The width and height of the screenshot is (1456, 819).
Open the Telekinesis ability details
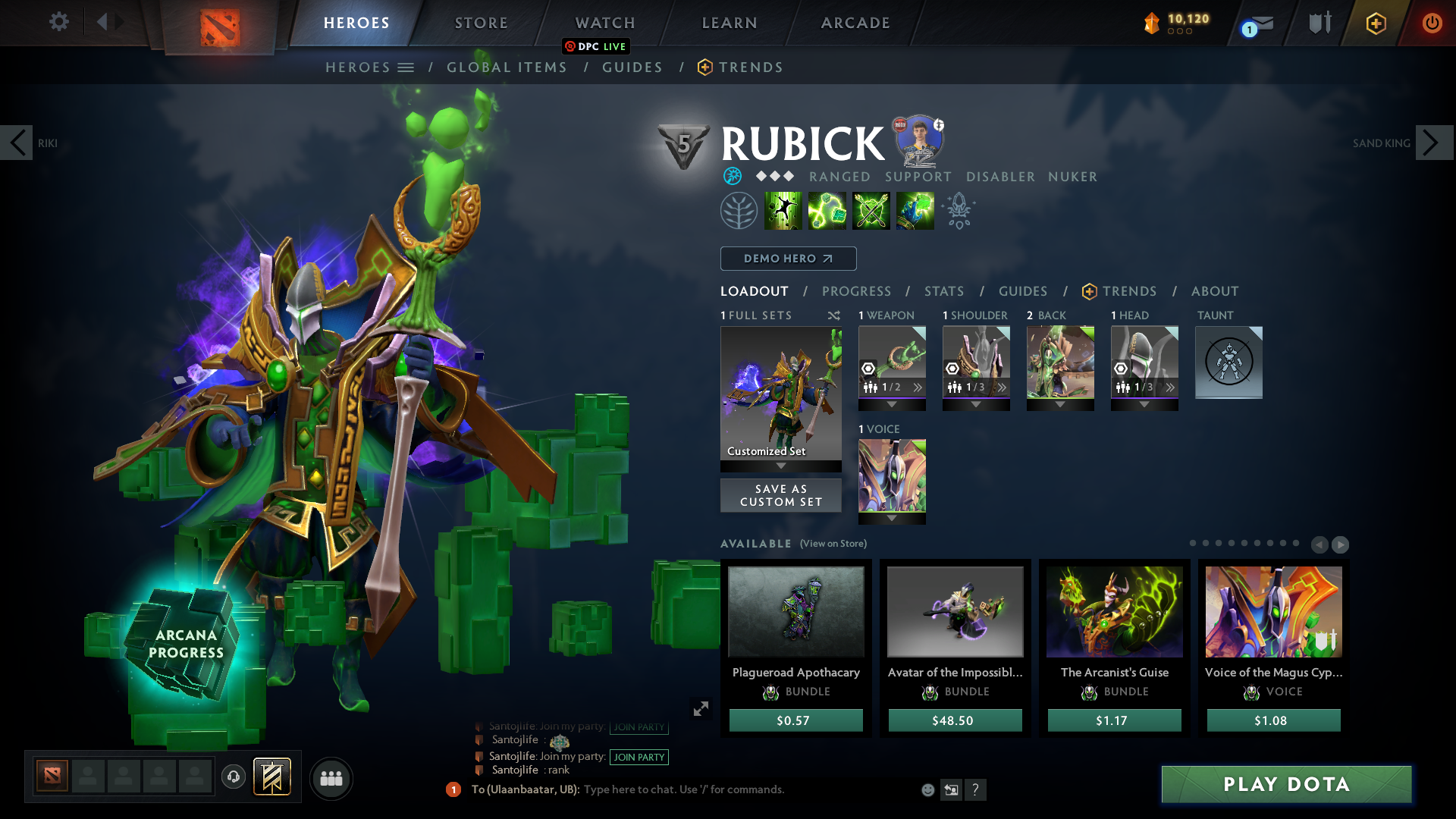783,211
